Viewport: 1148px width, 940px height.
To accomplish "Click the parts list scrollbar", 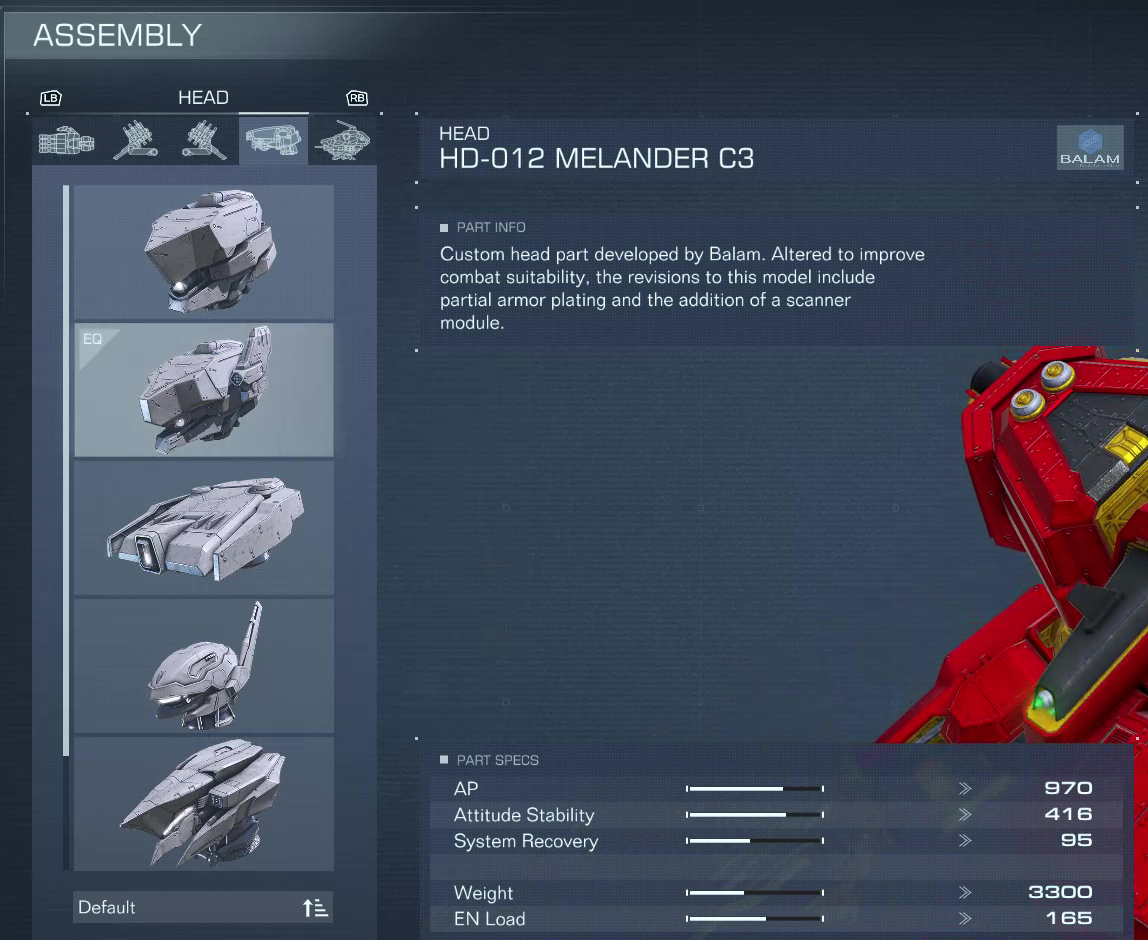I will click(x=66, y=470).
